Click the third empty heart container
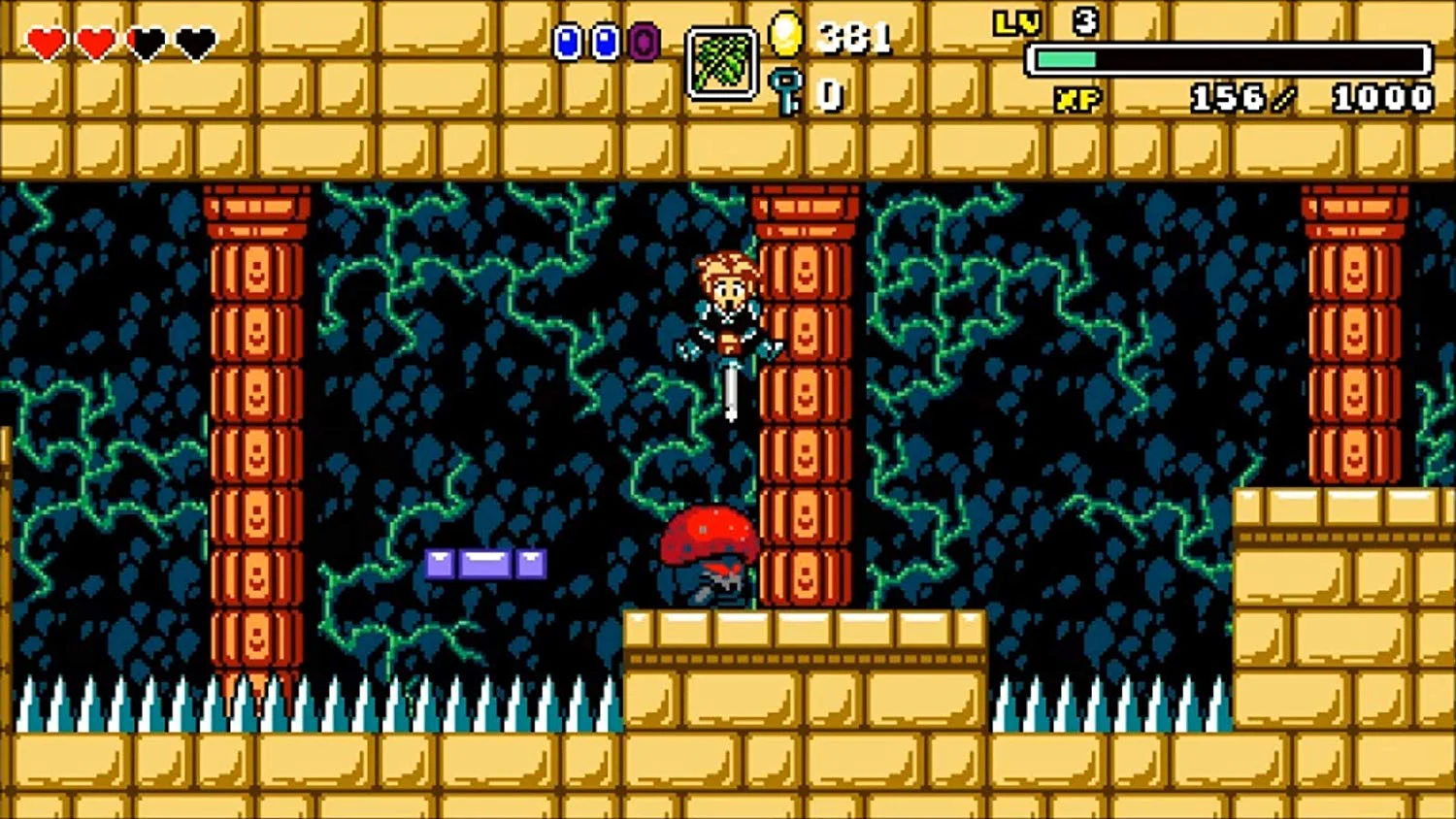Image resolution: width=1456 pixels, height=819 pixels. pyautogui.click(x=148, y=42)
